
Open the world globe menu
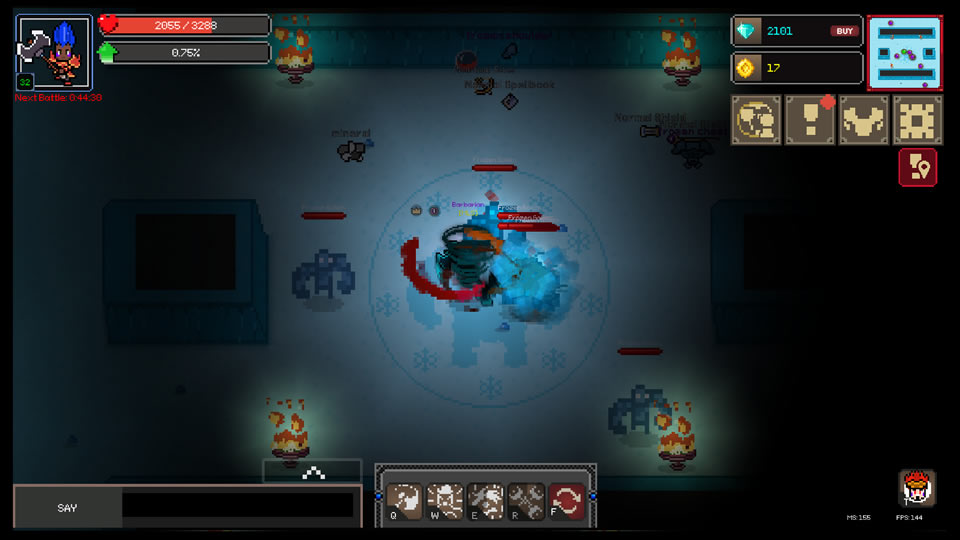756,120
